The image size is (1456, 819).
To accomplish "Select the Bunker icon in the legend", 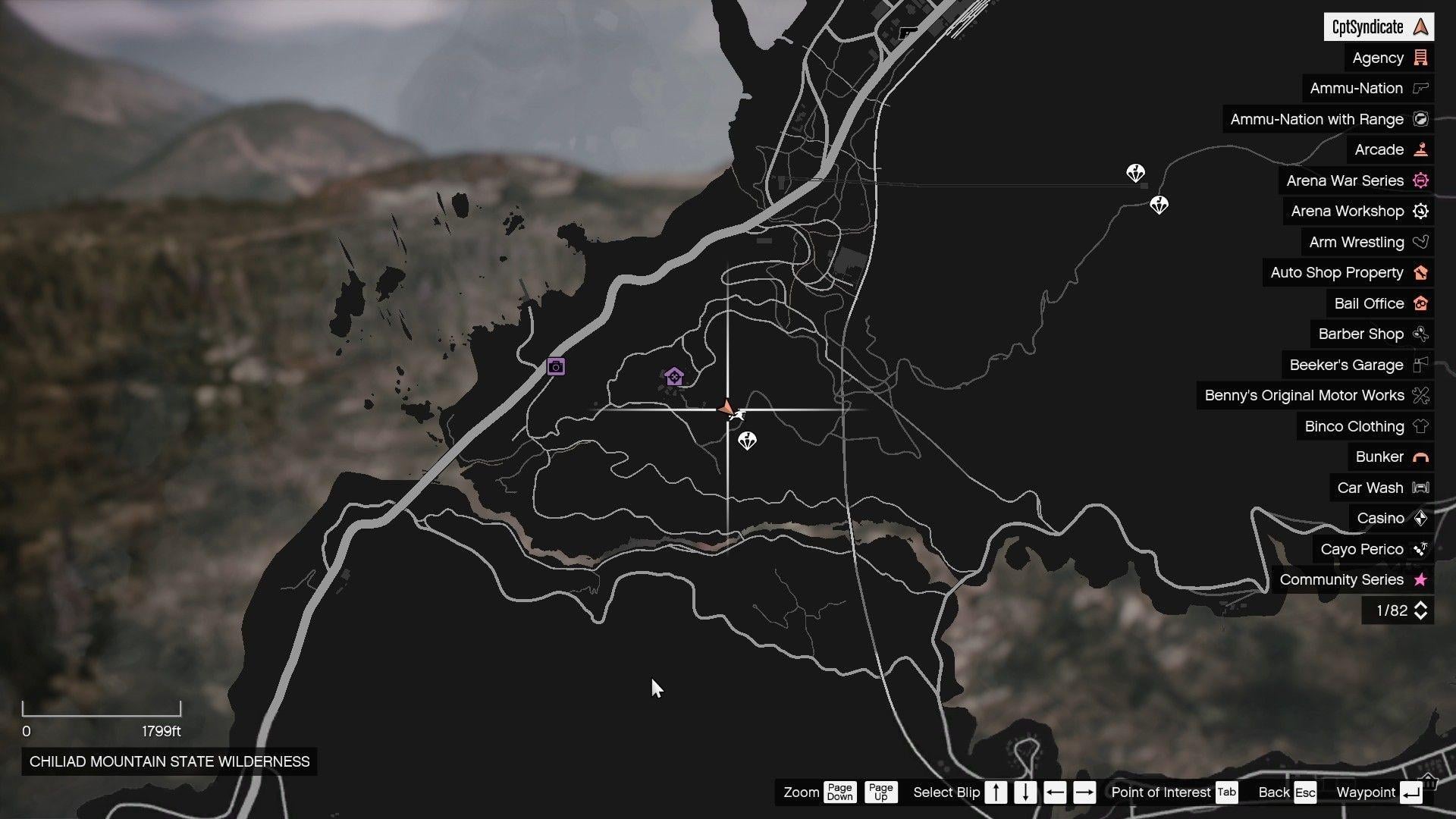I will pyautogui.click(x=1421, y=457).
